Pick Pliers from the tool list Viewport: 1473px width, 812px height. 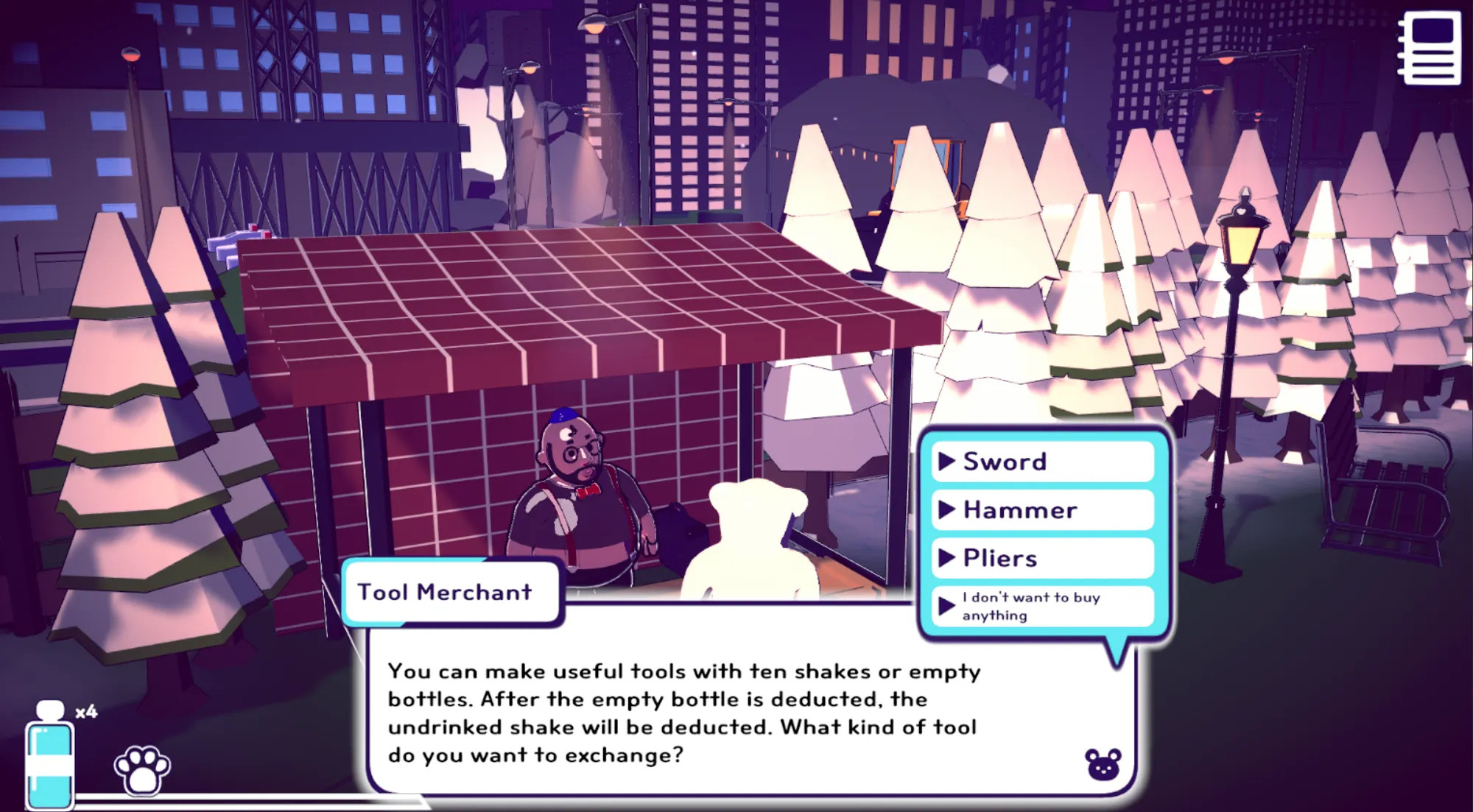coord(1041,558)
